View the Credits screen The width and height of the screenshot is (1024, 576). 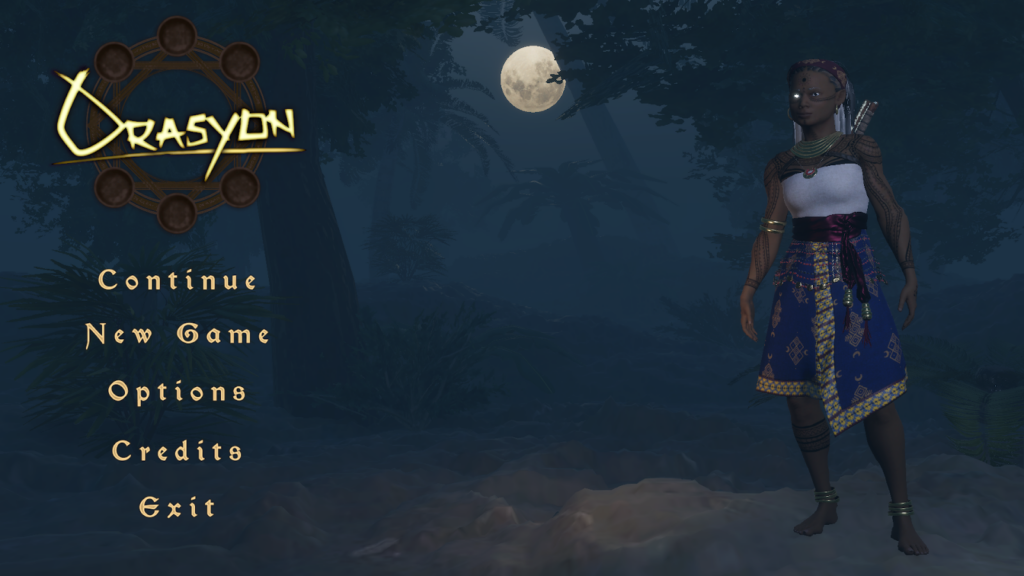click(x=177, y=450)
